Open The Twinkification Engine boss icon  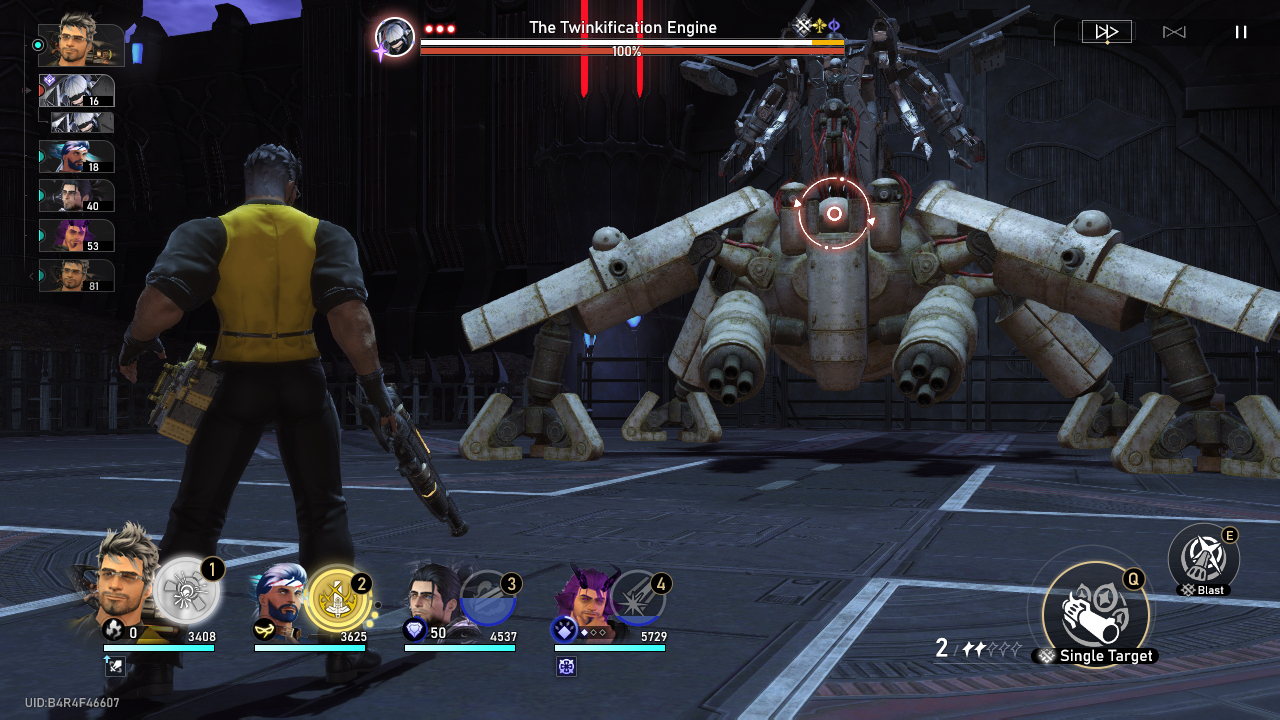pos(395,38)
